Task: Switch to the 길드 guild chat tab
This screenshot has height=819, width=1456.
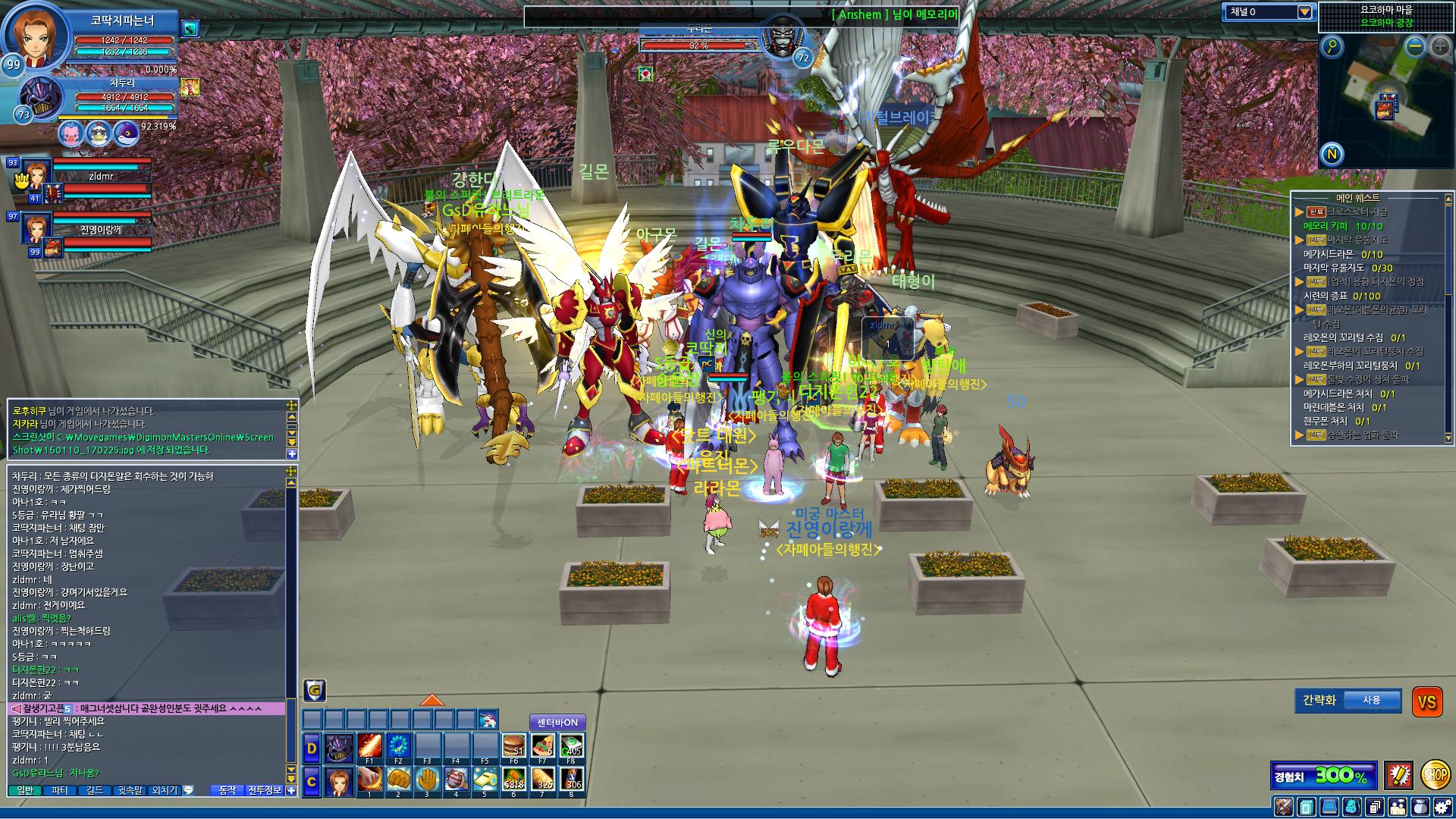Action: [x=95, y=790]
